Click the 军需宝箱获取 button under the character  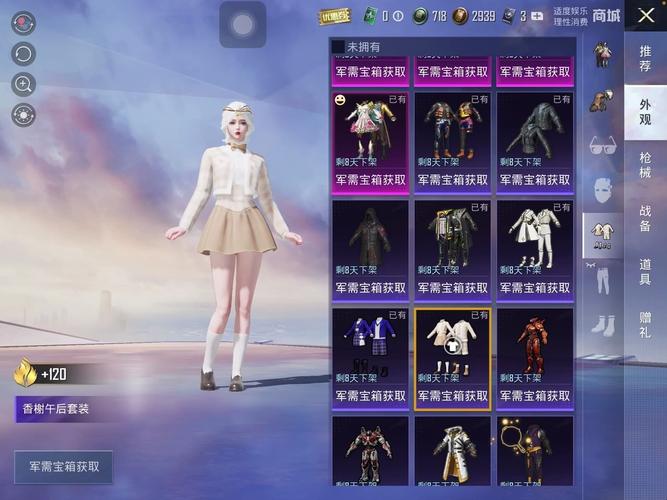coord(64,467)
